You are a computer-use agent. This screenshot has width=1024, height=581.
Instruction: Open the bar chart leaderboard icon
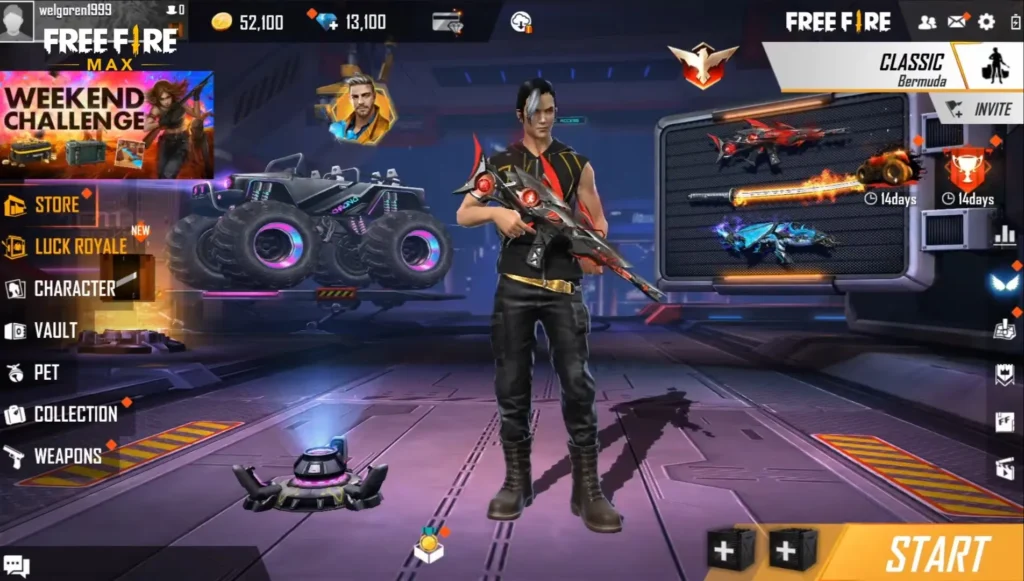(1004, 235)
